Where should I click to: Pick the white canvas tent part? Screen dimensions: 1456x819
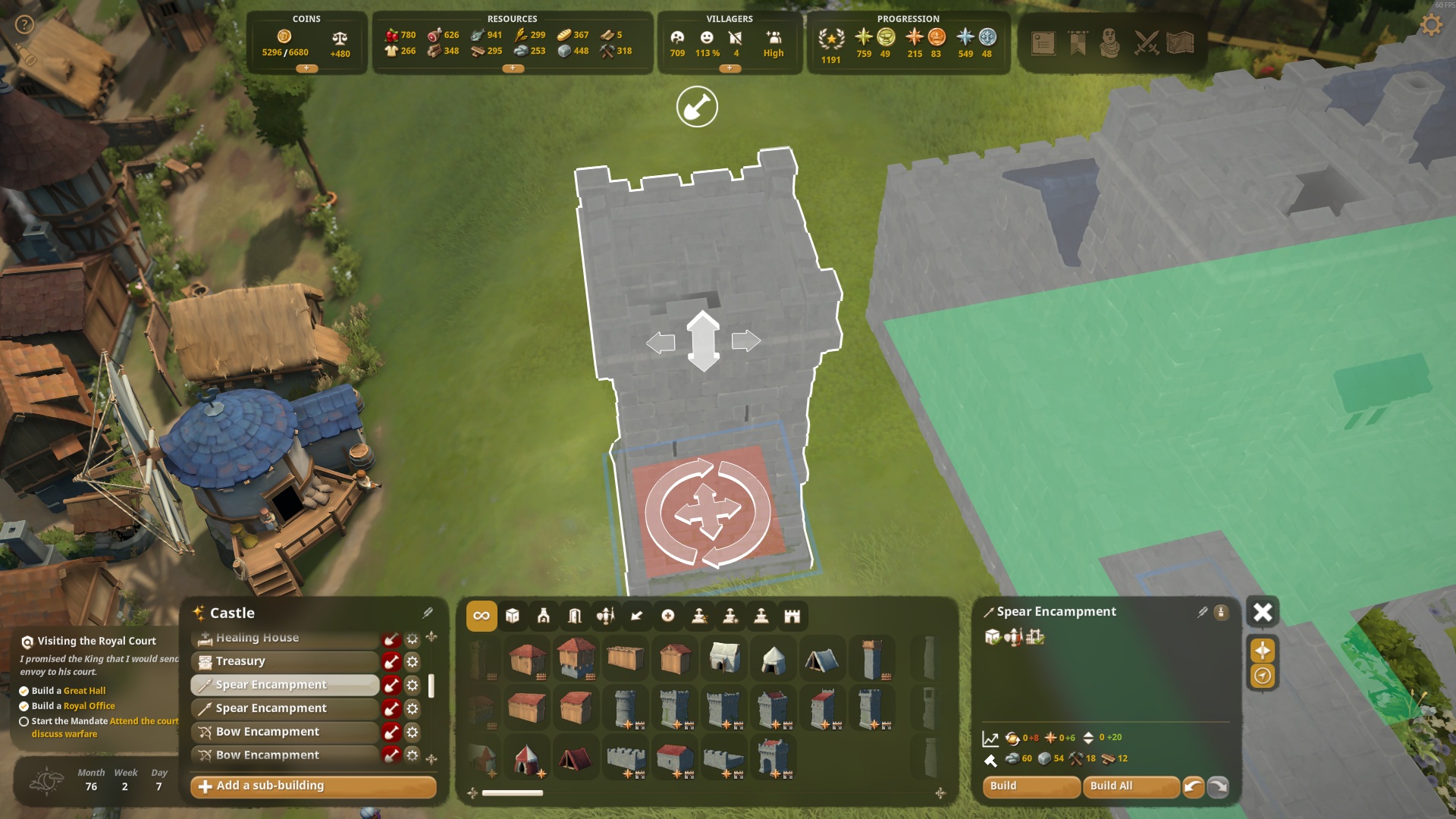click(x=724, y=658)
